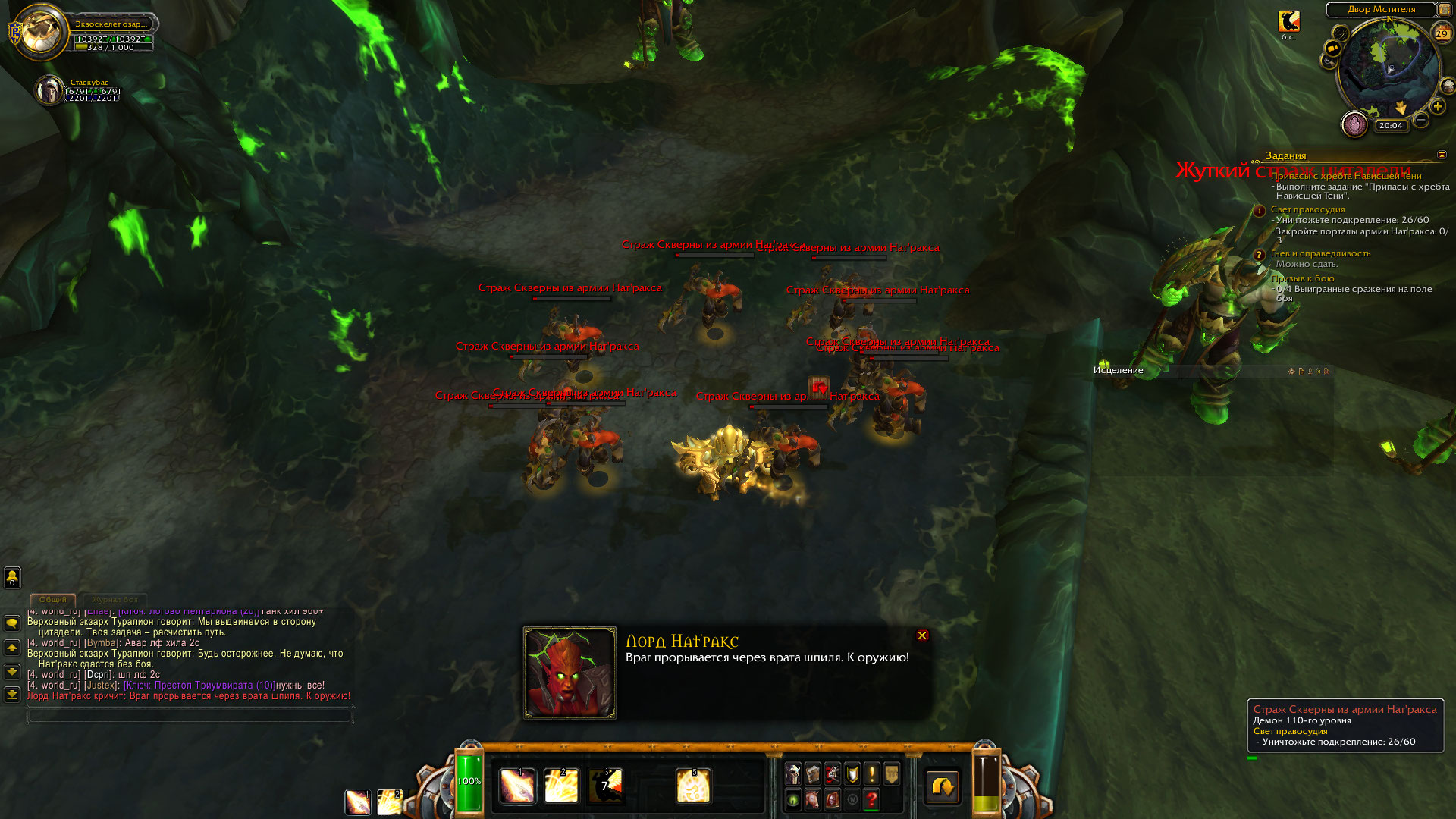
Task: Jump chat to the newest message
Action: 12,694
